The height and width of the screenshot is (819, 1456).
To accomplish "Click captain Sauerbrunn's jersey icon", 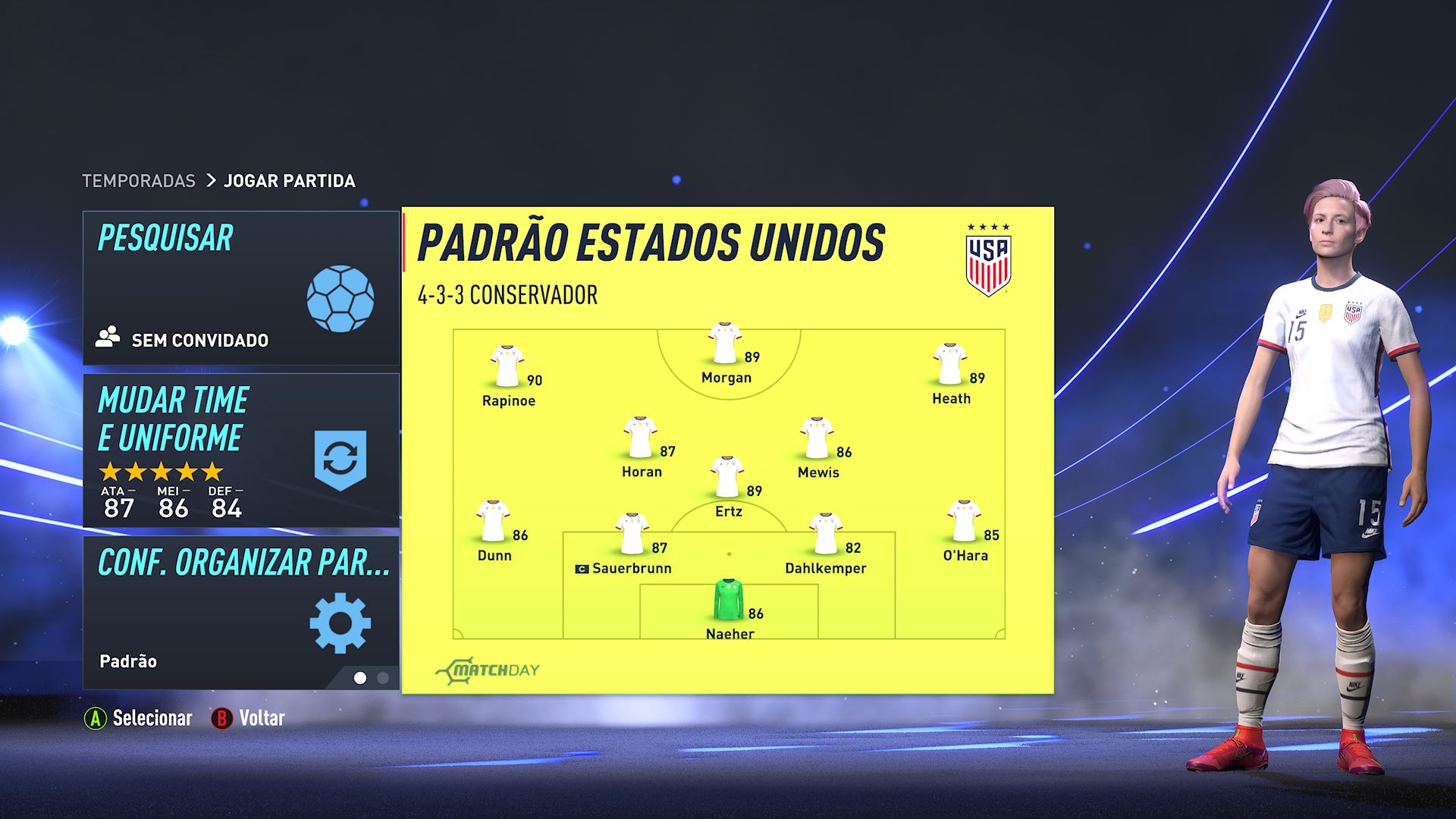I will (x=634, y=534).
